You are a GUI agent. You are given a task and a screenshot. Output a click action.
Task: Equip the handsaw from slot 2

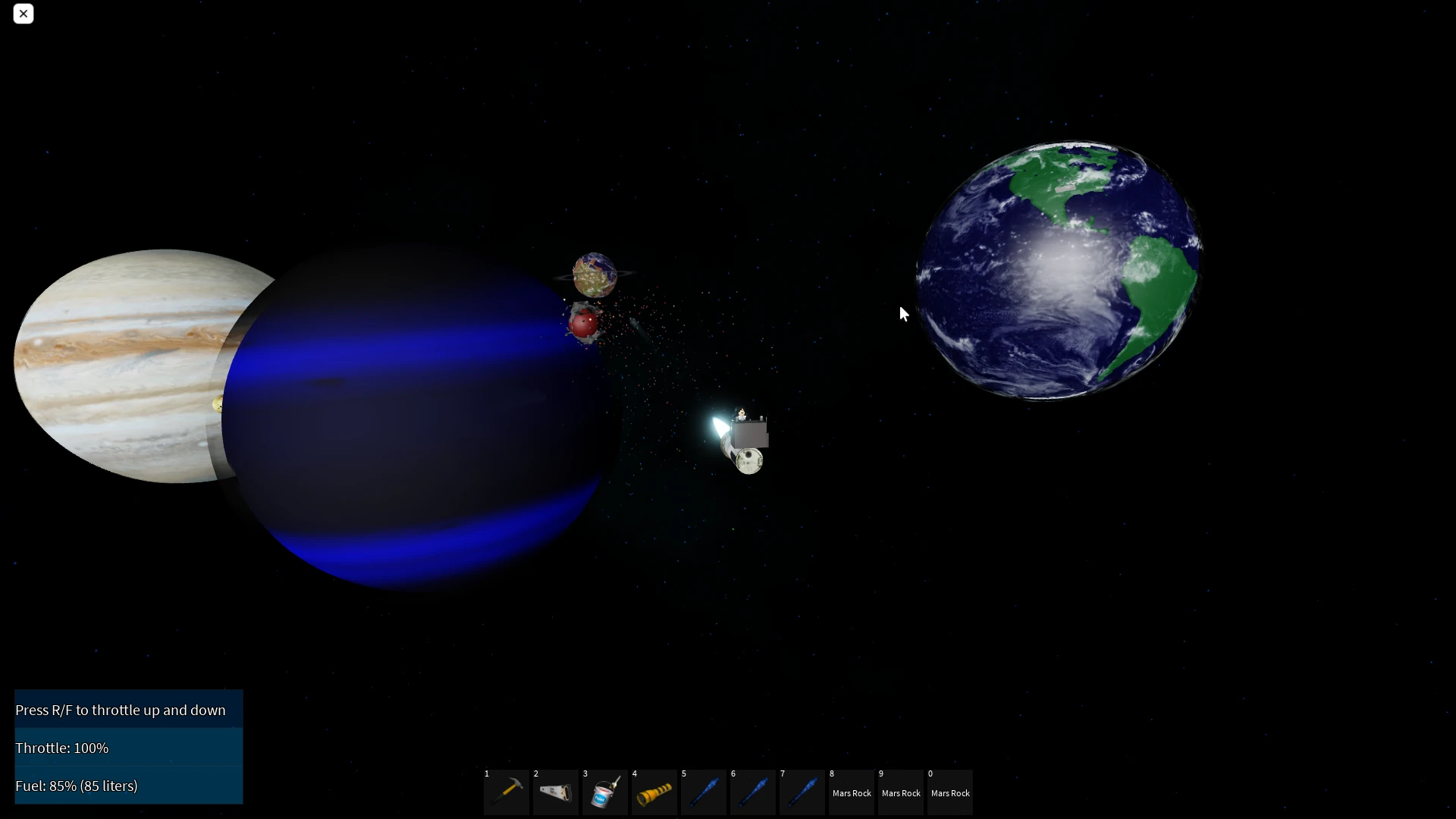[555, 792]
